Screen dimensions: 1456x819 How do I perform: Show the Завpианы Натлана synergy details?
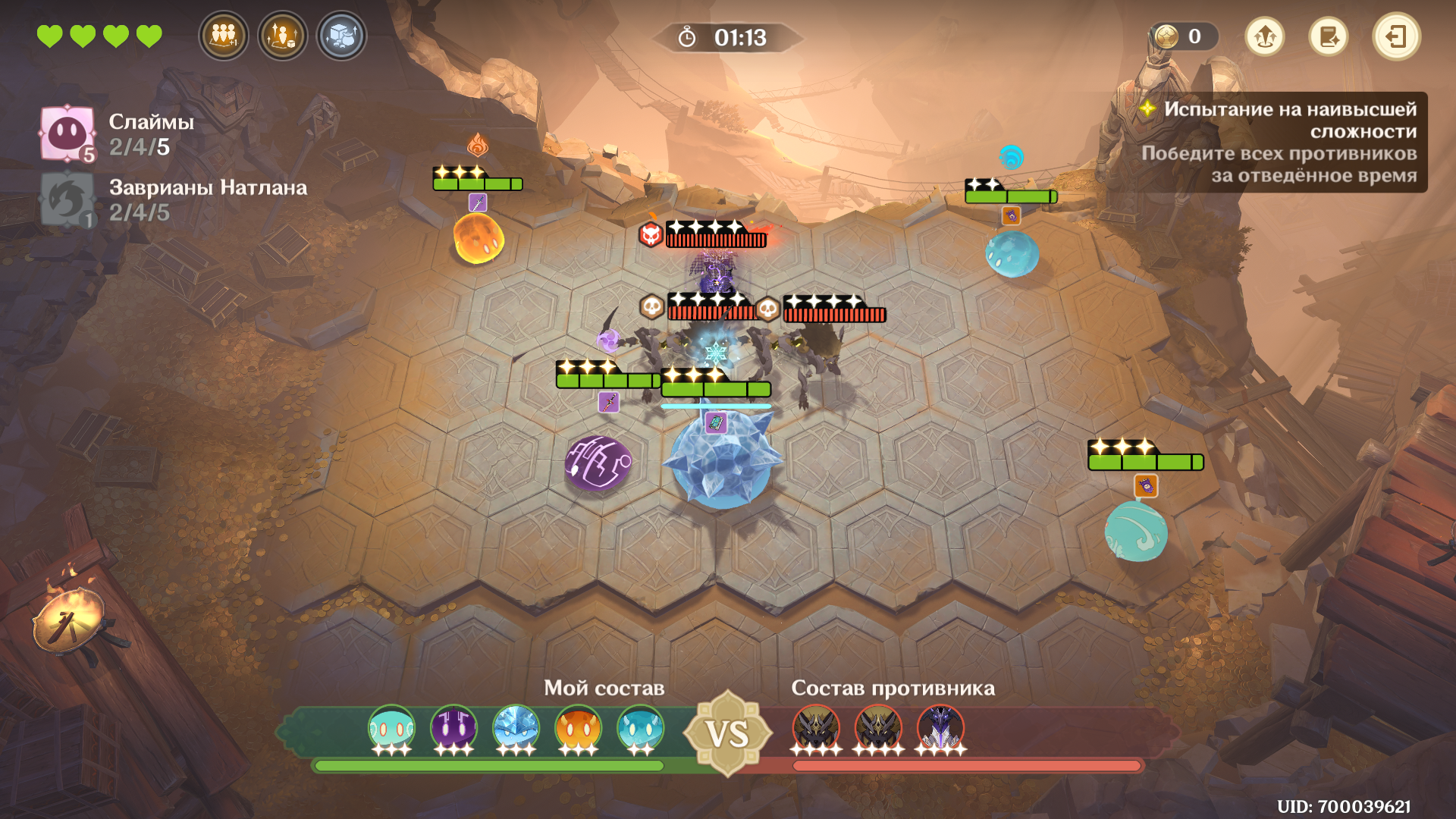coord(67,200)
